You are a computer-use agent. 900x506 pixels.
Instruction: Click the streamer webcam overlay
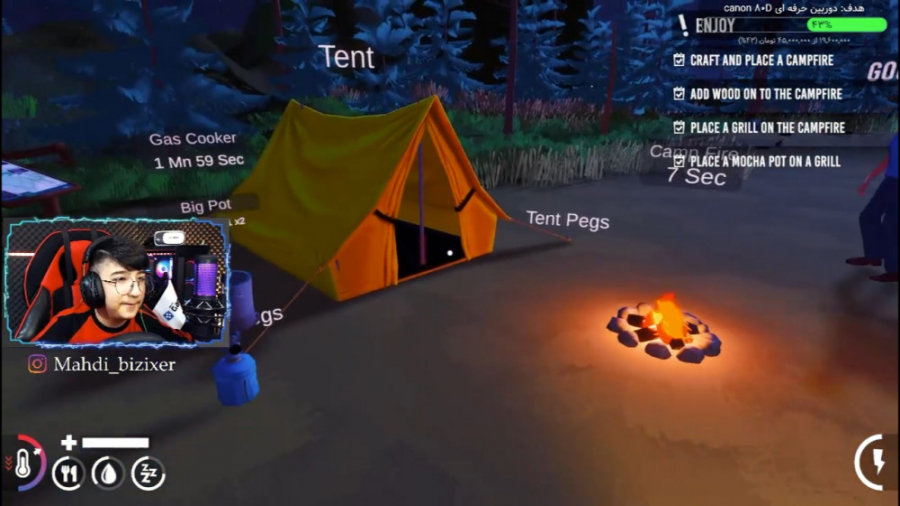[x=118, y=282]
